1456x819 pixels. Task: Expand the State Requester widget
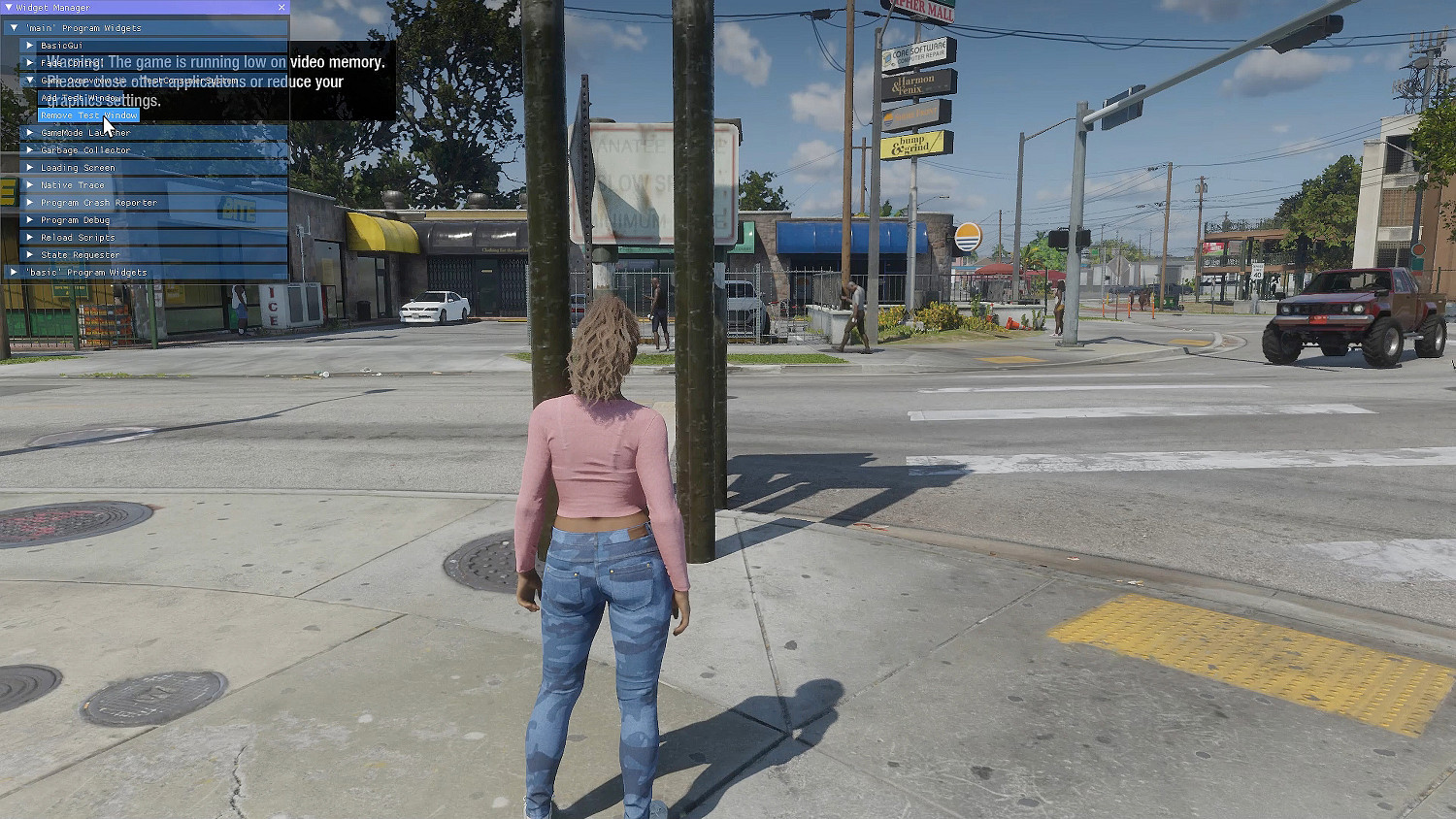tap(29, 254)
